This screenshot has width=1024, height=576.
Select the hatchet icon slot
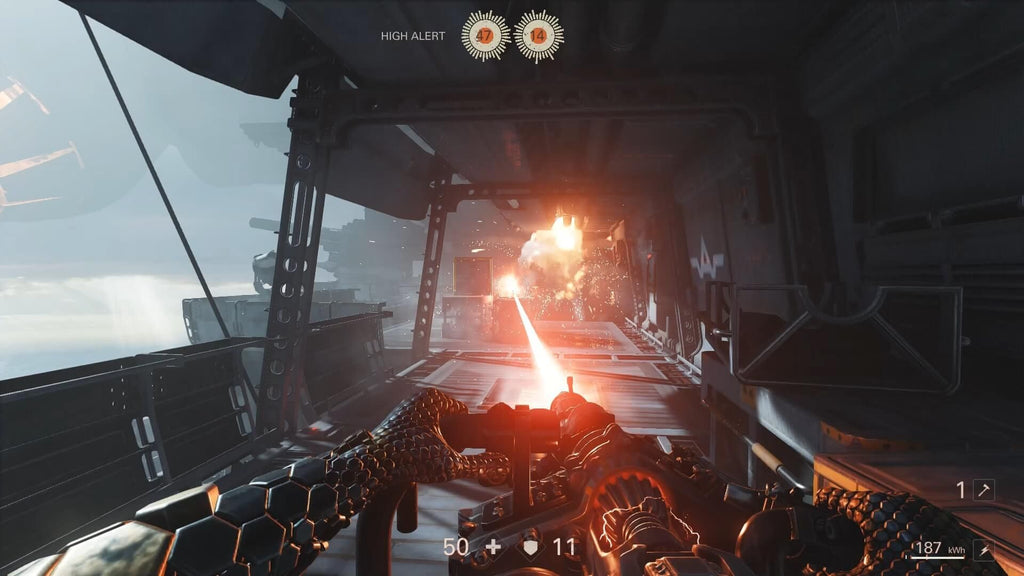(984, 490)
